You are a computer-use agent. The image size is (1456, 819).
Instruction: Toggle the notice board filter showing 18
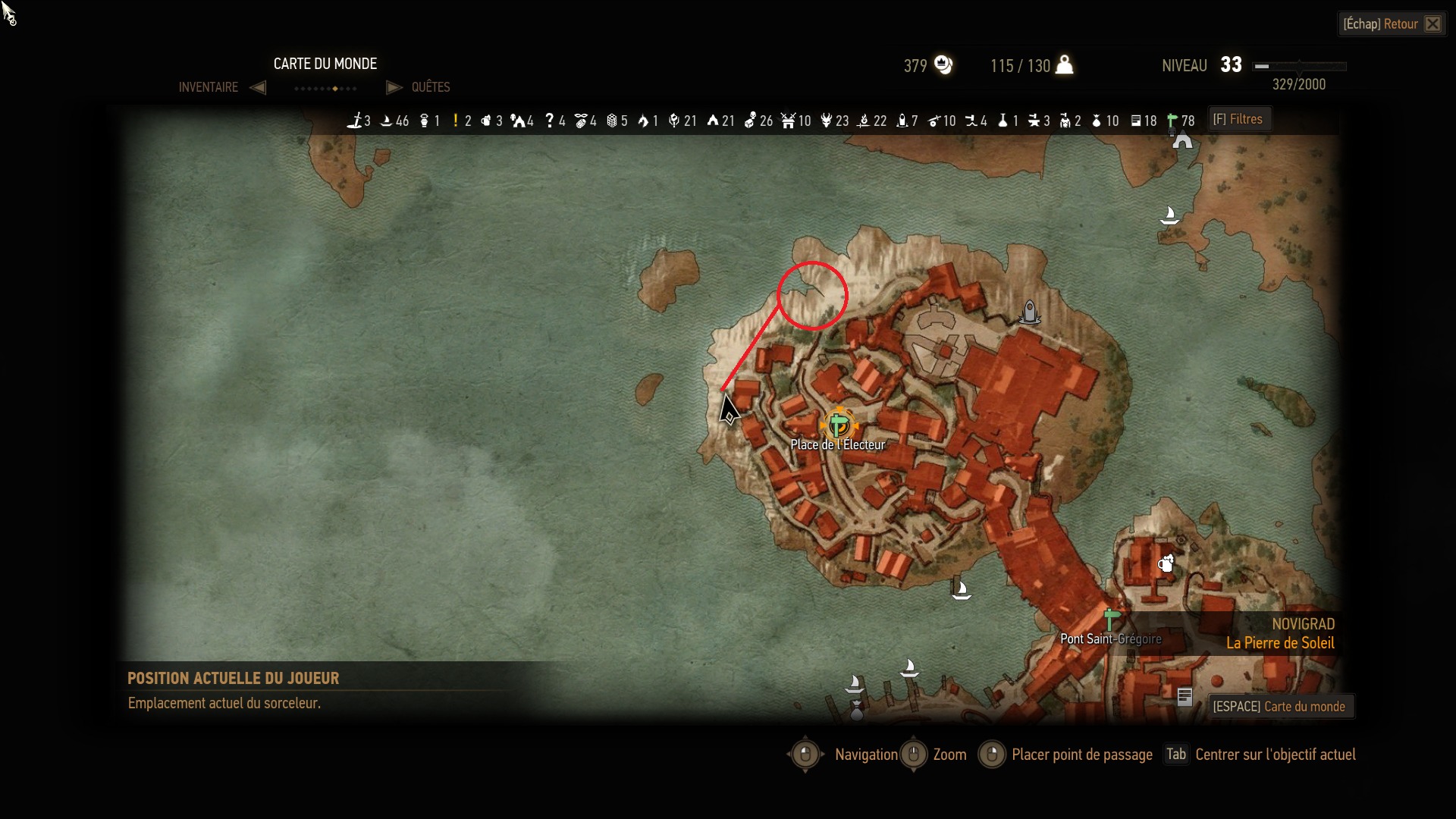point(1136,121)
